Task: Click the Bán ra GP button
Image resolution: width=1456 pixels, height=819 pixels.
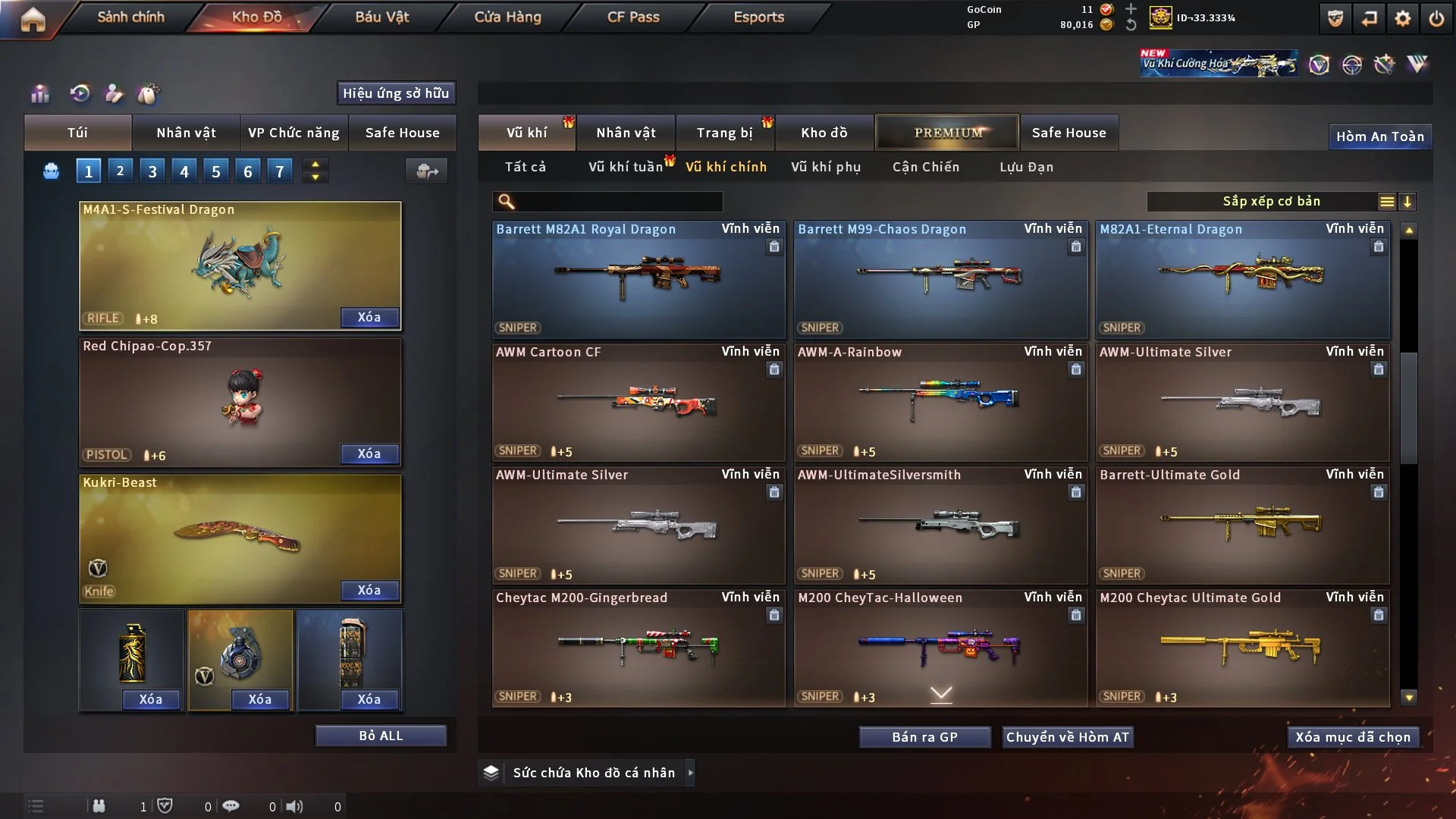Action: [924, 737]
